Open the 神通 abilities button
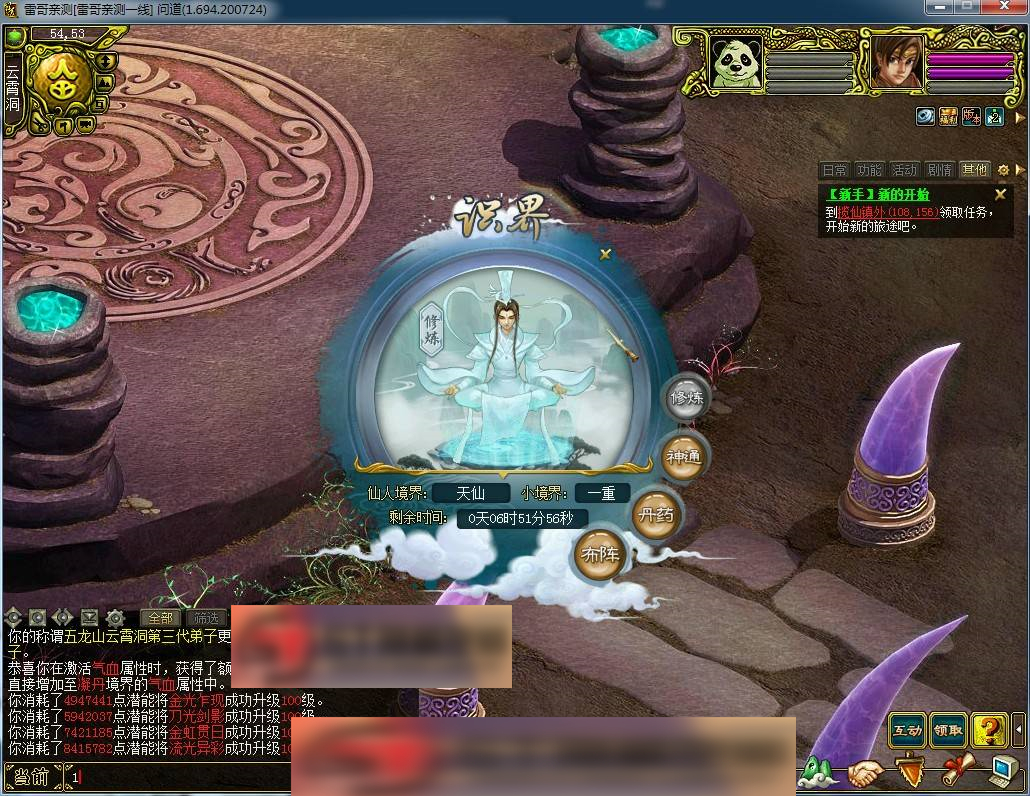This screenshot has height=796, width=1030. [685, 456]
